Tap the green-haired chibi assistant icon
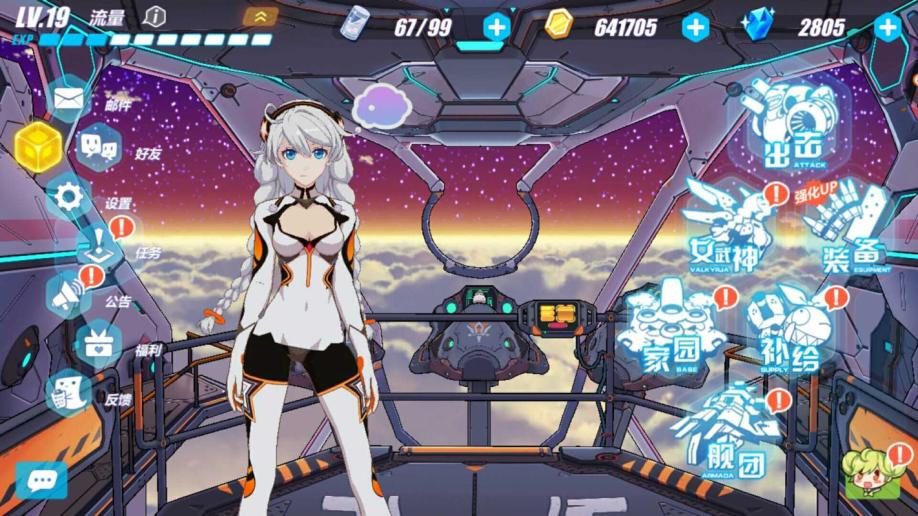Image resolution: width=918 pixels, height=516 pixels. pos(866,472)
